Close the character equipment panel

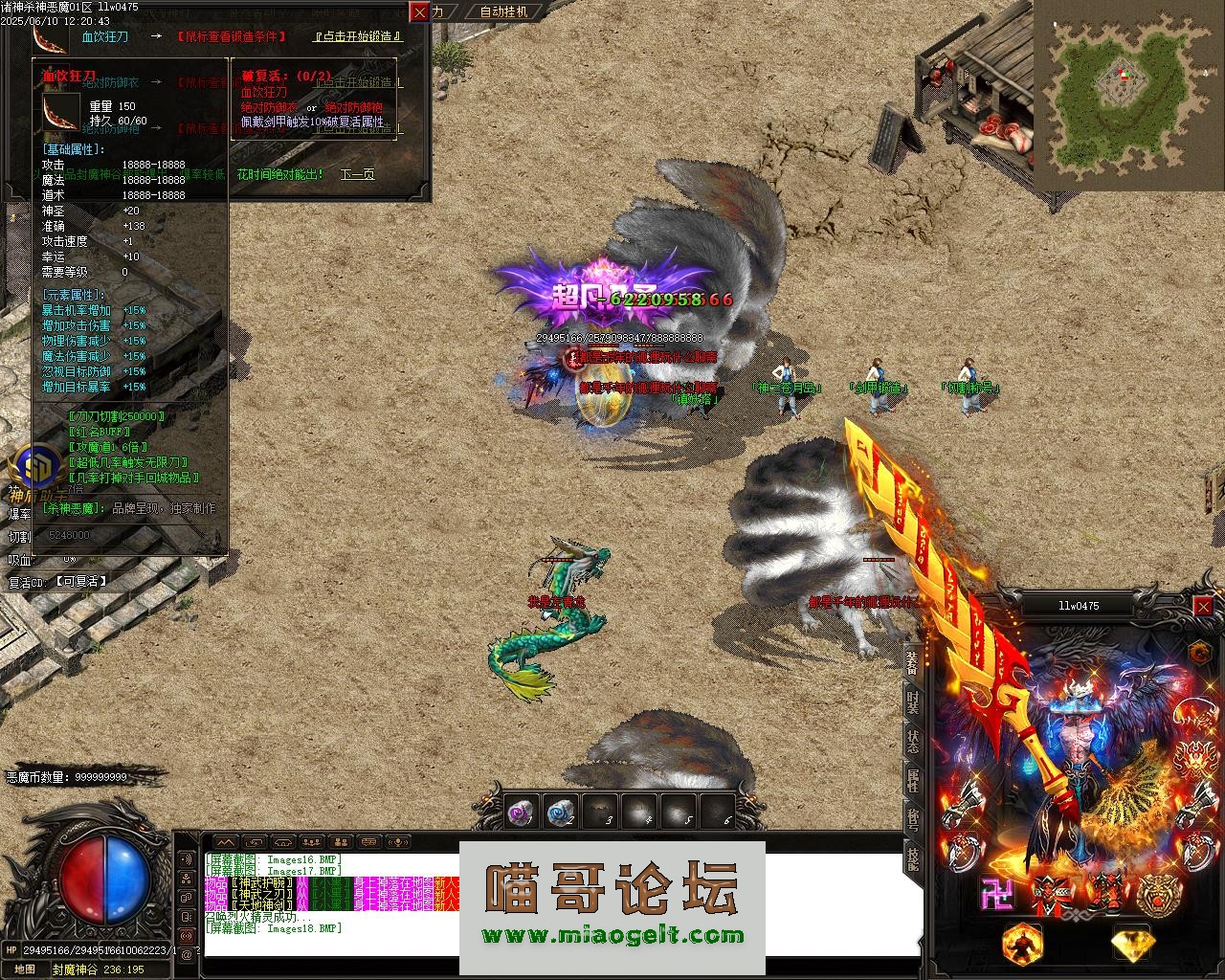pyautogui.click(x=1203, y=606)
